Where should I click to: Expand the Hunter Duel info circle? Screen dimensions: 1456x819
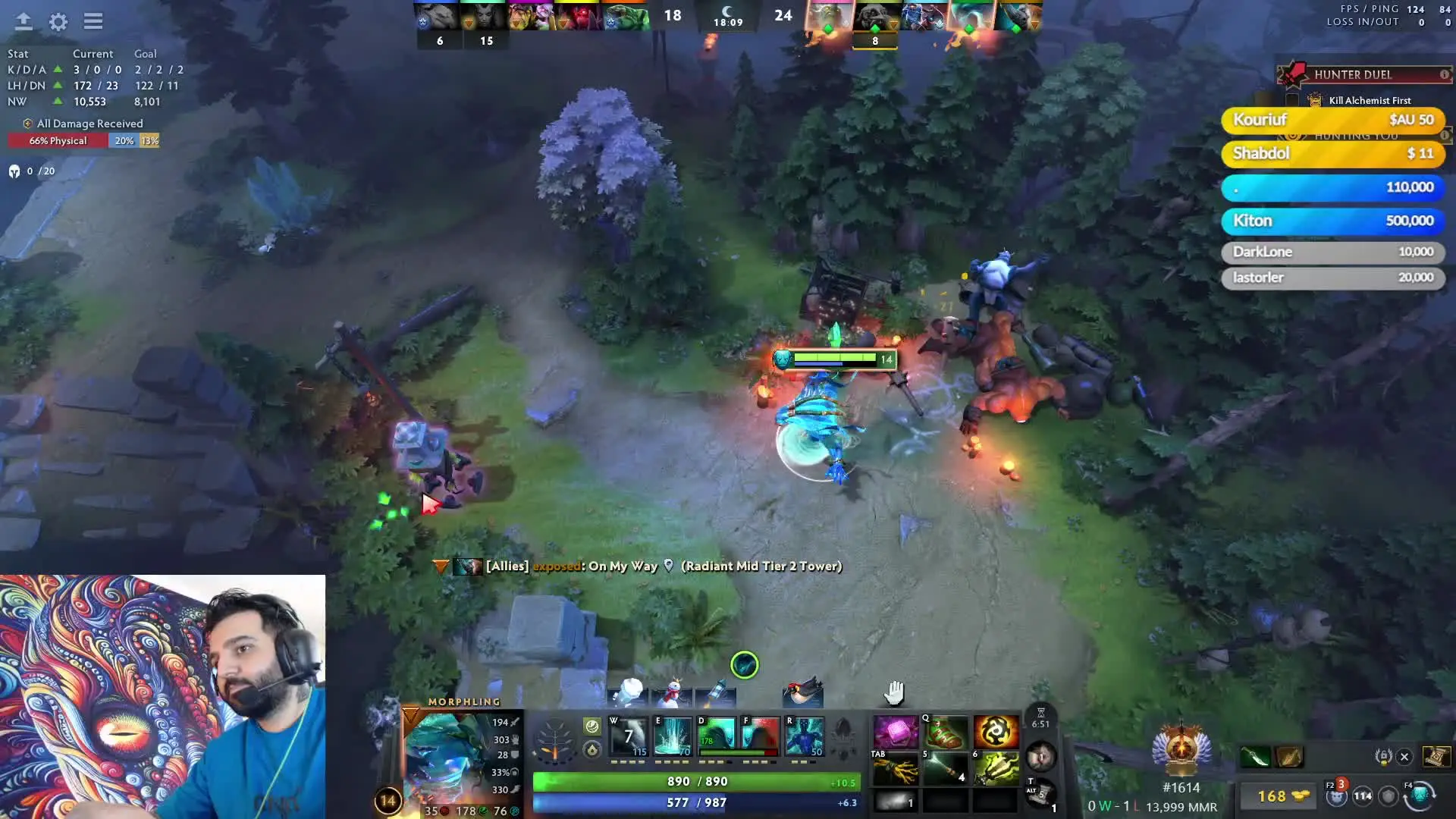coord(1445,74)
